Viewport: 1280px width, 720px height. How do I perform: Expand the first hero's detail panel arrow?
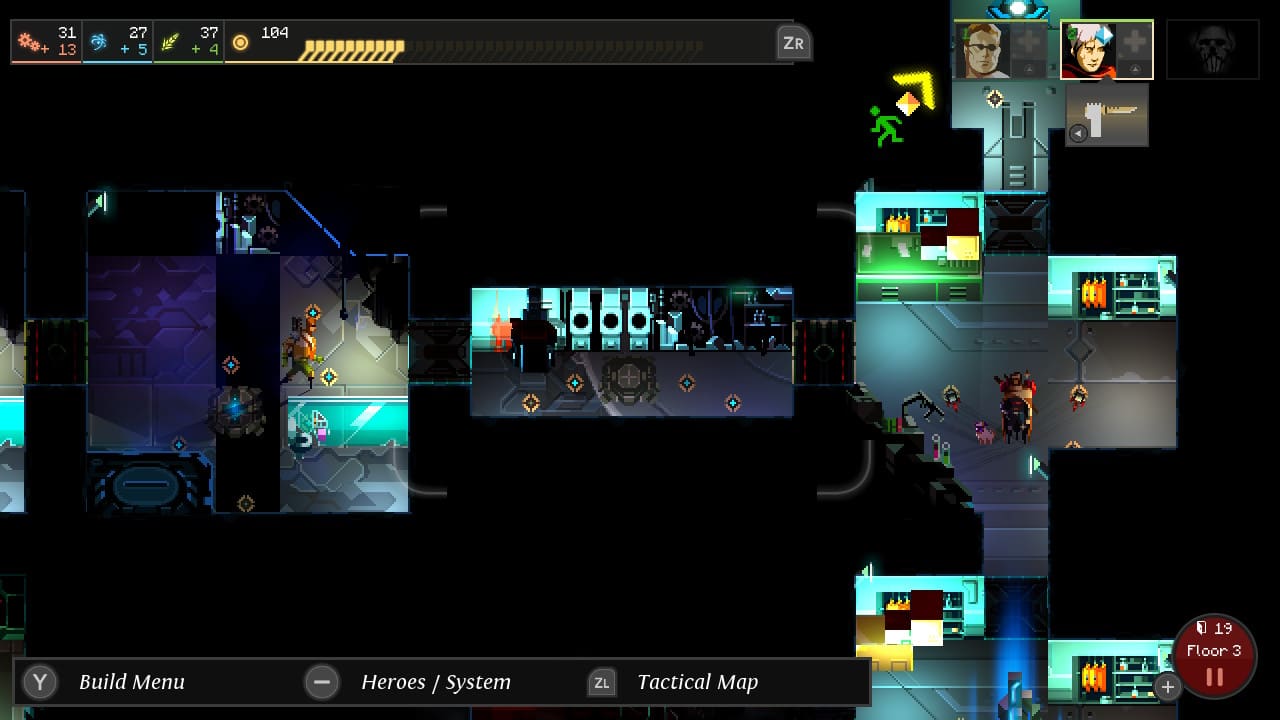(1030, 68)
